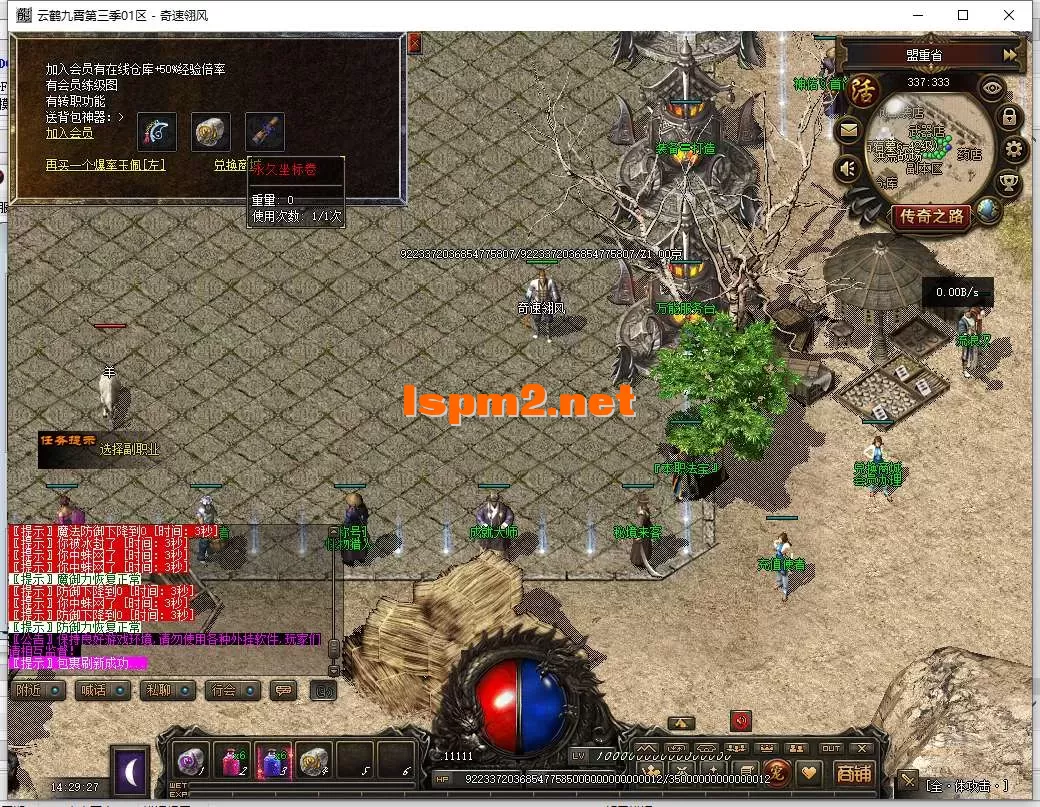The height and width of the screenshot is (807, 1040).
Task: Use the pink potion in hotbar slot 2
Action: pos(232,760)
